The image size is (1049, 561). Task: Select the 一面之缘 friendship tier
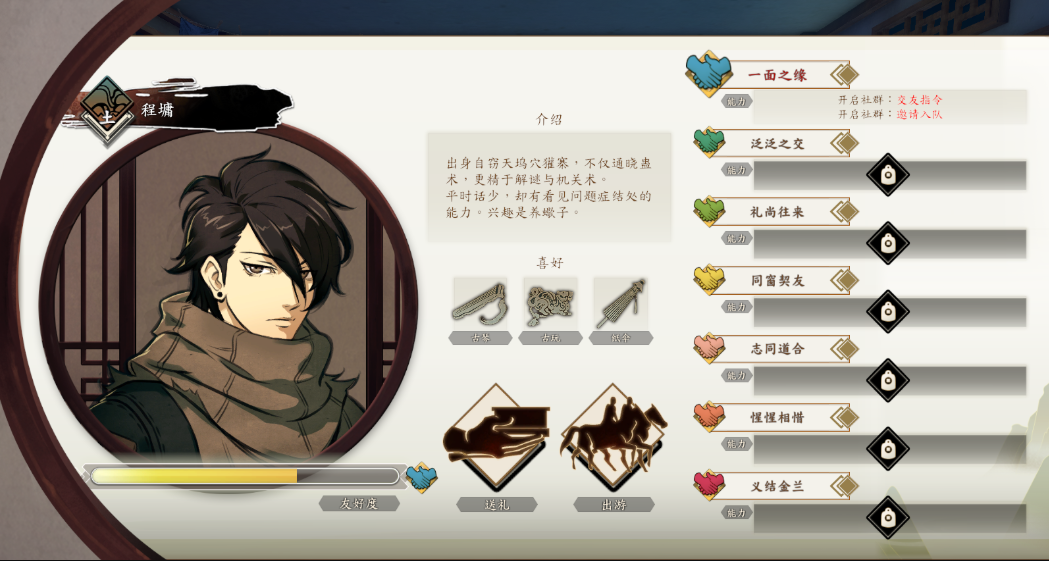point(777,75)
